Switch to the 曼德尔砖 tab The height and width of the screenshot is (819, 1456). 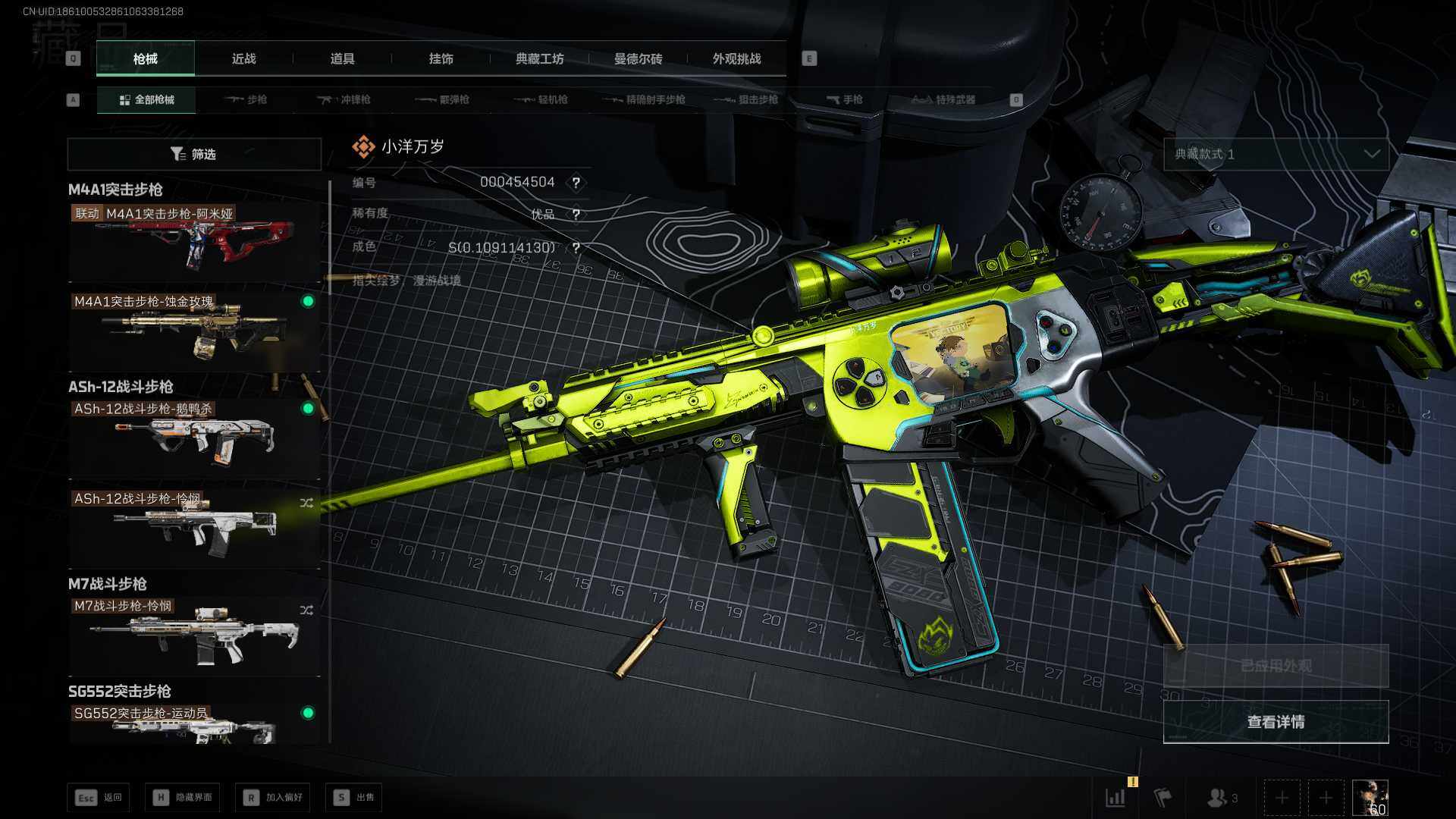638,58
